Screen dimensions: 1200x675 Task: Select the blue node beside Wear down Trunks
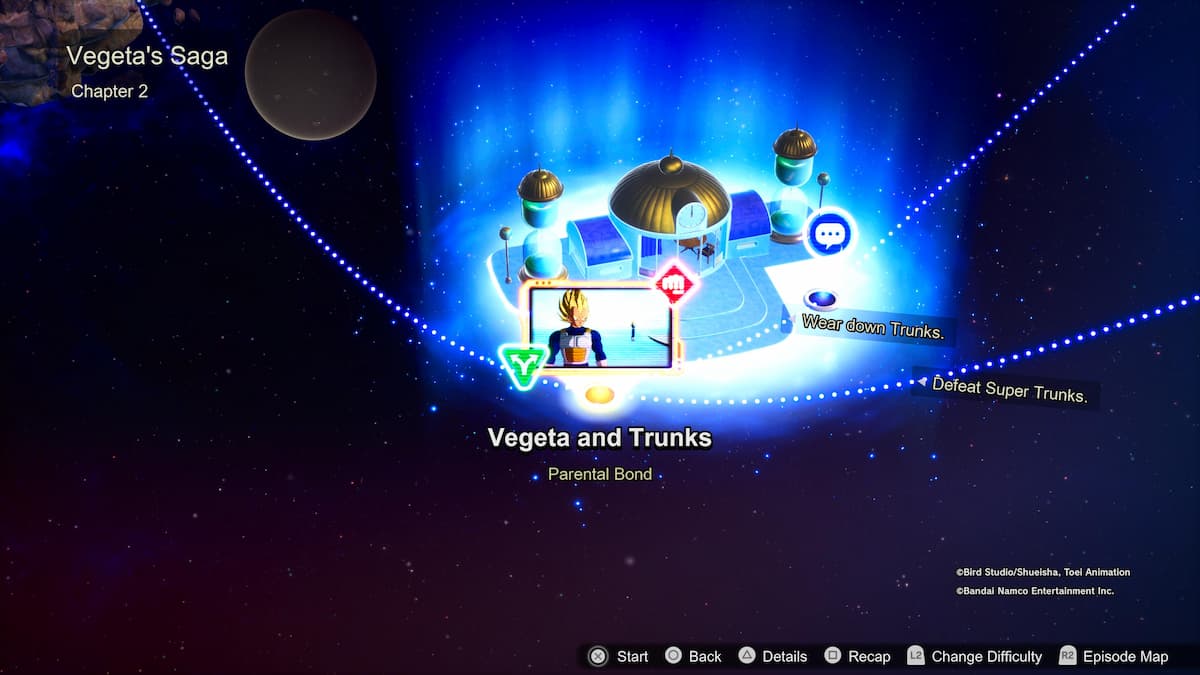pos(822,298)
